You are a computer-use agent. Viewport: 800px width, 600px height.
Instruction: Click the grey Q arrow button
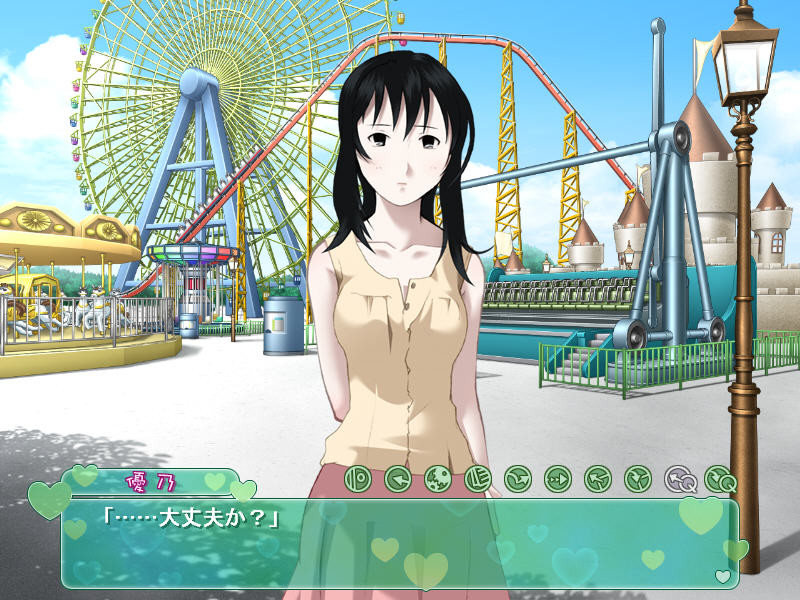678,479
